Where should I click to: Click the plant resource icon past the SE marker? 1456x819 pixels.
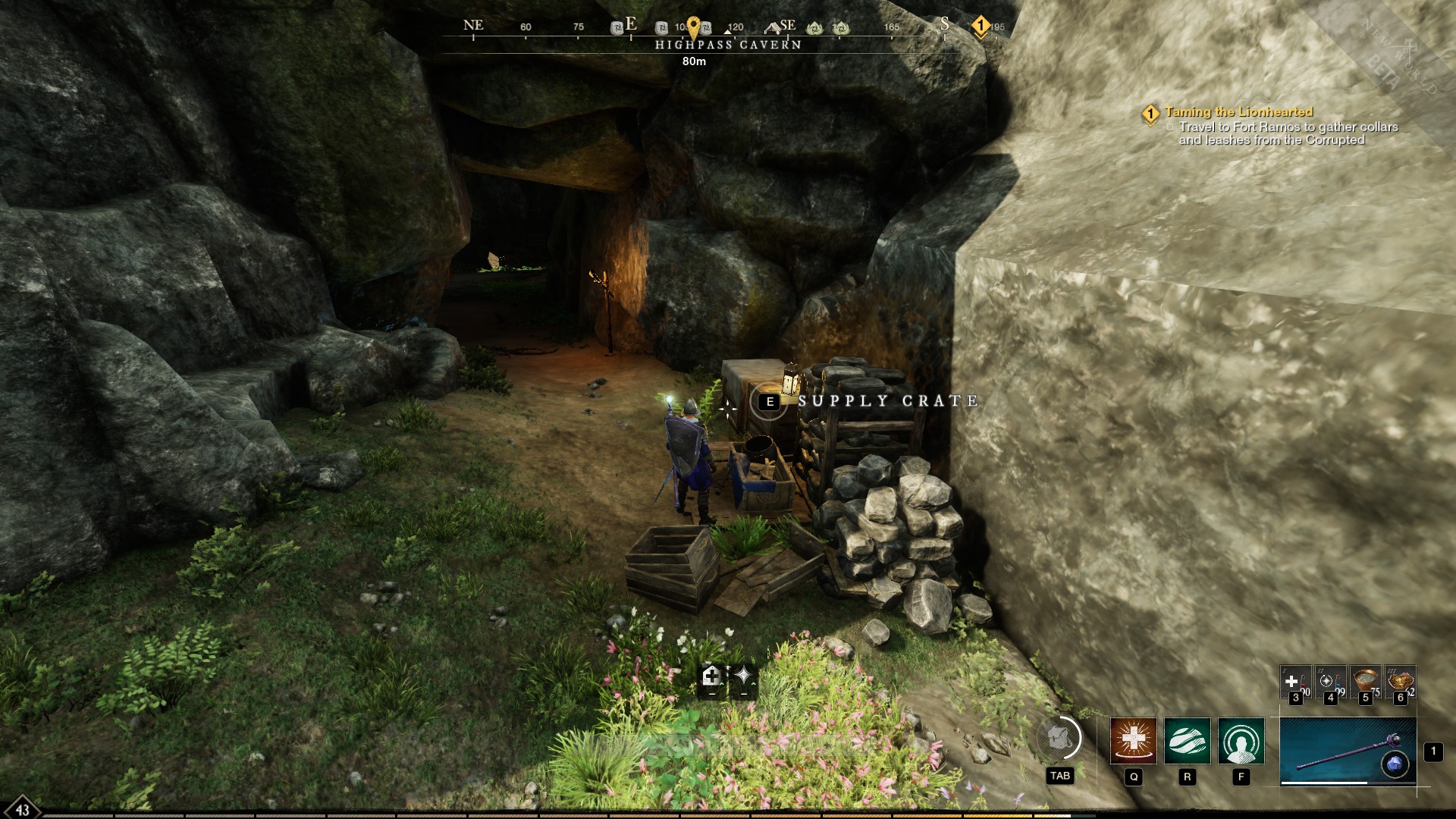tap(813, 28)
